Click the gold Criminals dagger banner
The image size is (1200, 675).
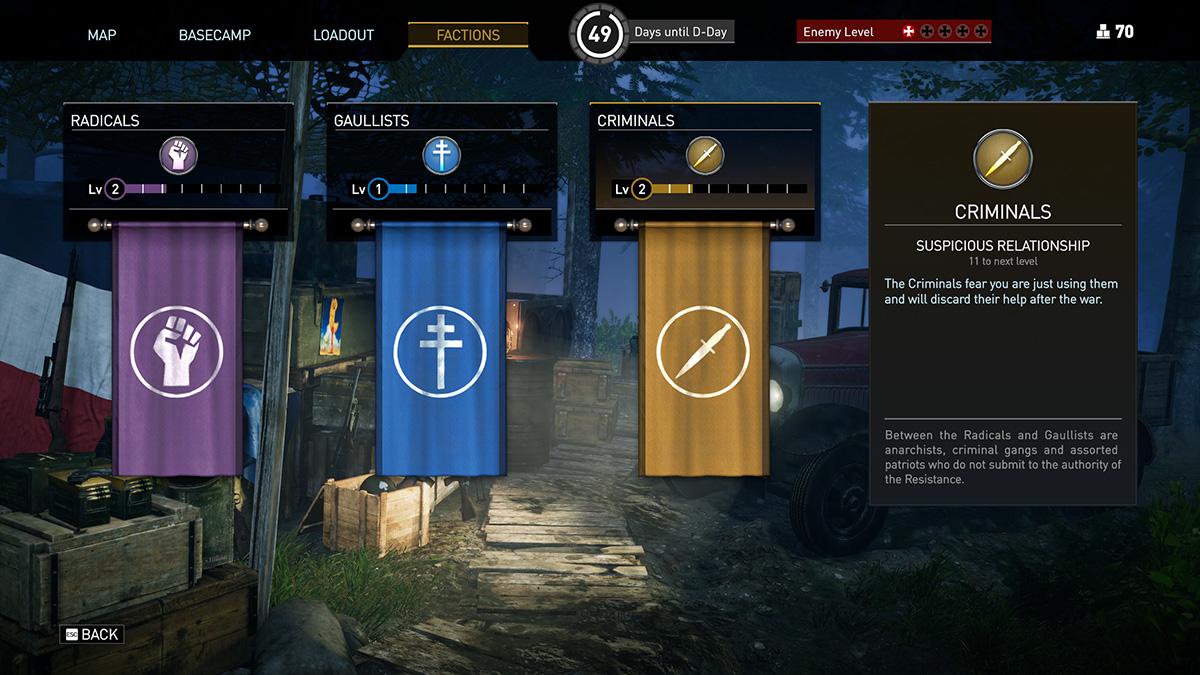(703, 350)
